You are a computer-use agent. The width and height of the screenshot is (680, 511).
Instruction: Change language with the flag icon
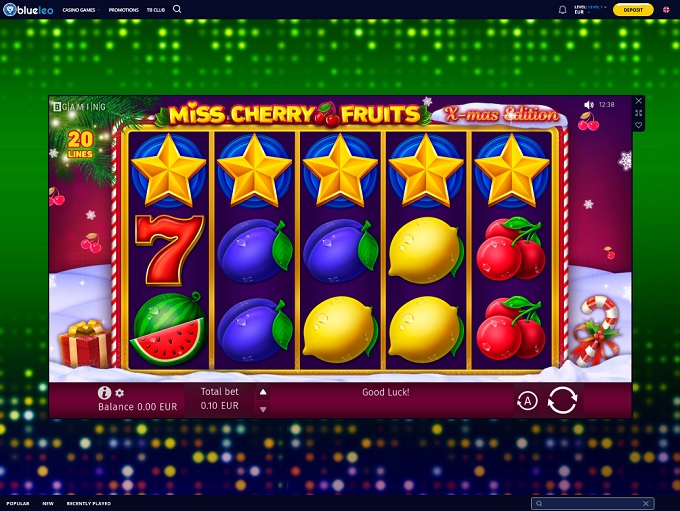point(666,10)
